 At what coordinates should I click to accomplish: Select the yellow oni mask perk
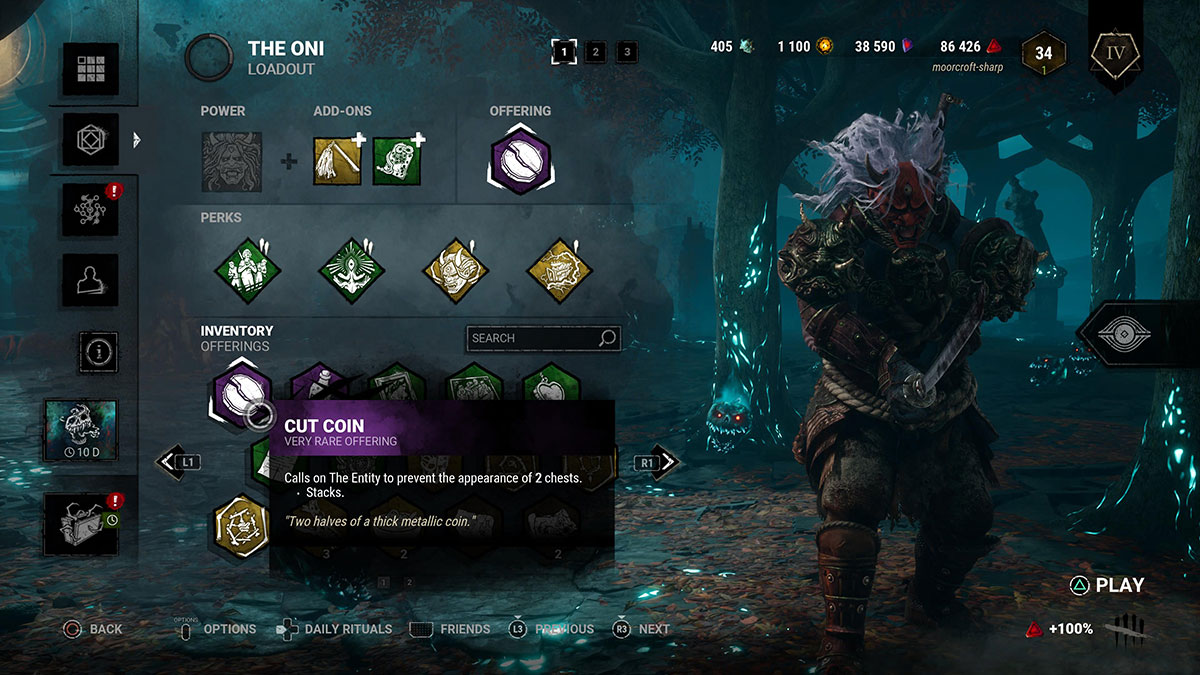(x=455, y=270)
